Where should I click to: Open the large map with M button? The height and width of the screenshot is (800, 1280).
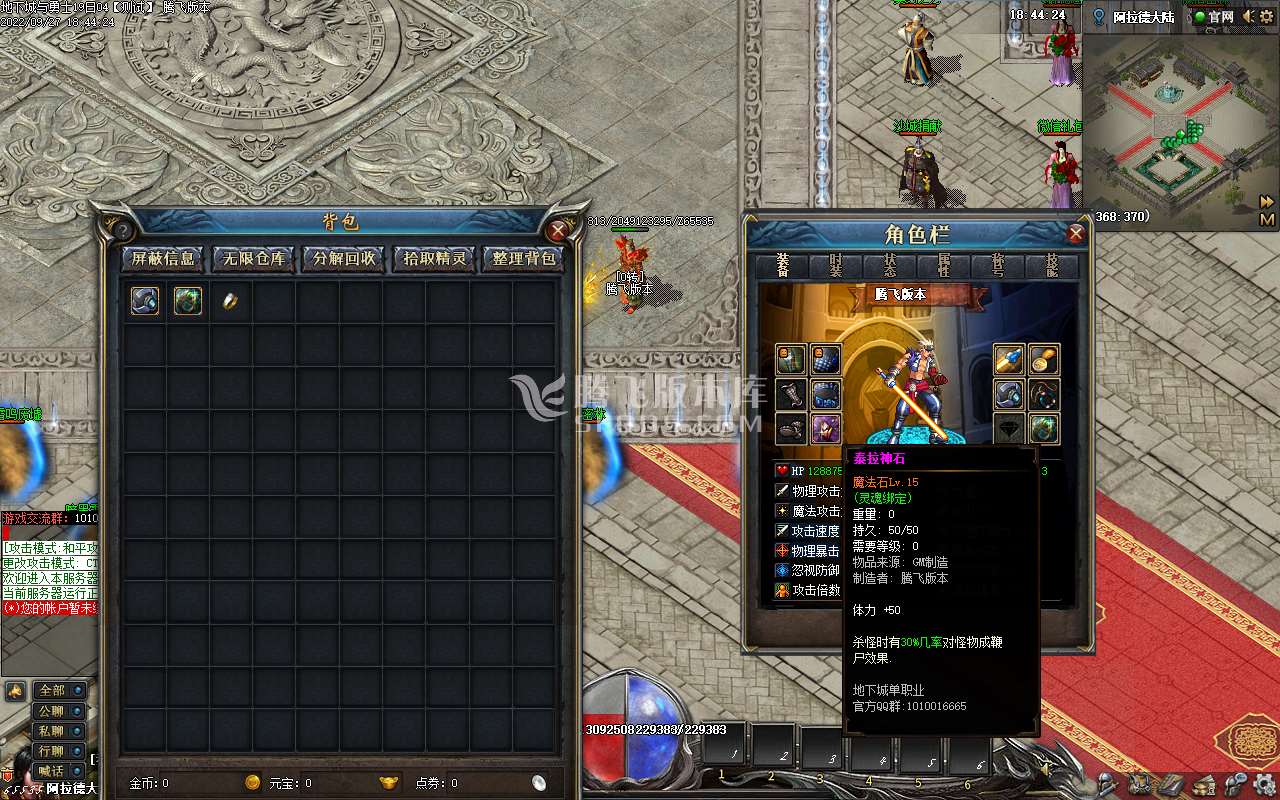pos(1267,219)
